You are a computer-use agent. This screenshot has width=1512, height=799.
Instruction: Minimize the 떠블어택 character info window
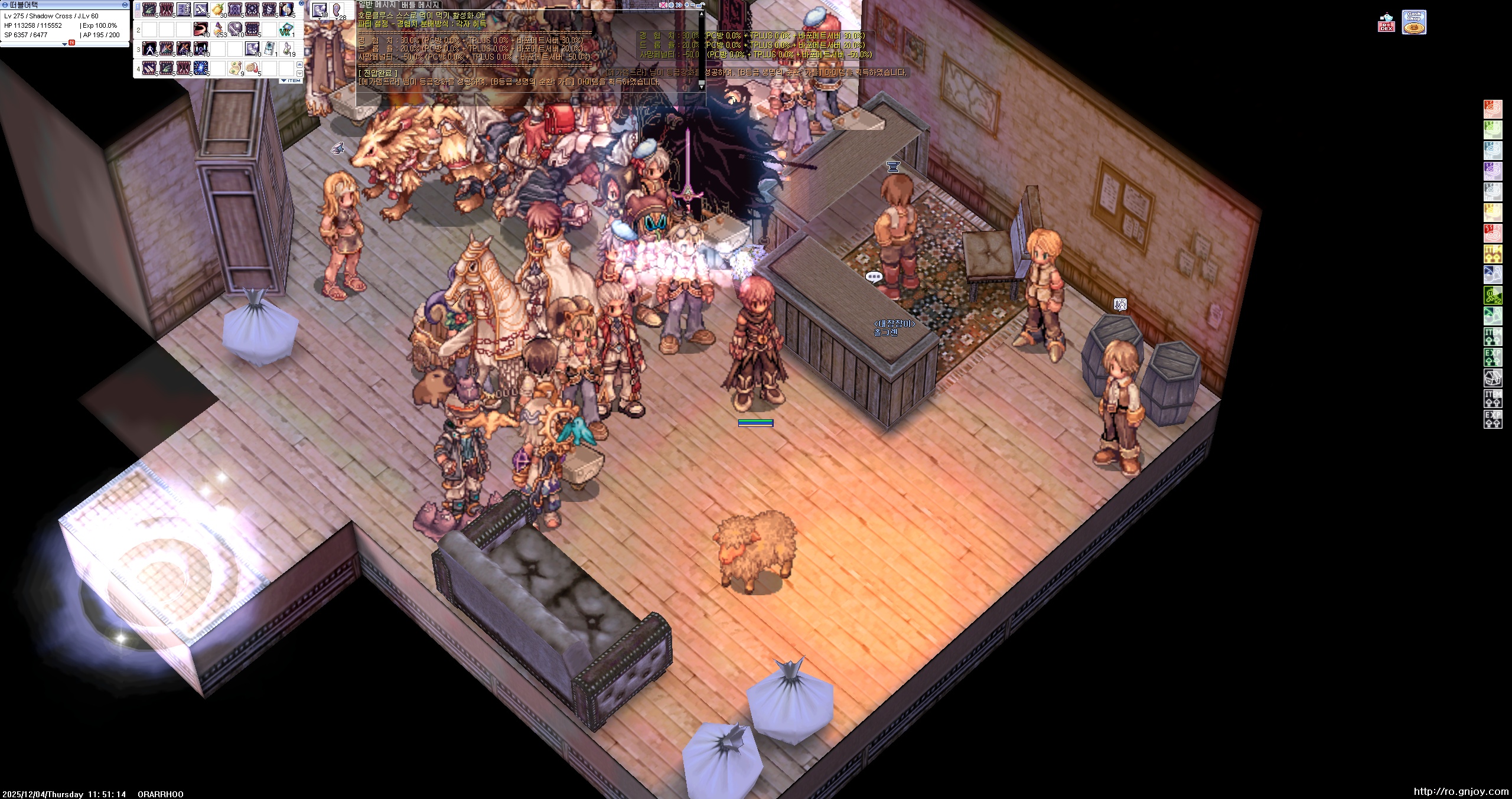click(125, 5)
